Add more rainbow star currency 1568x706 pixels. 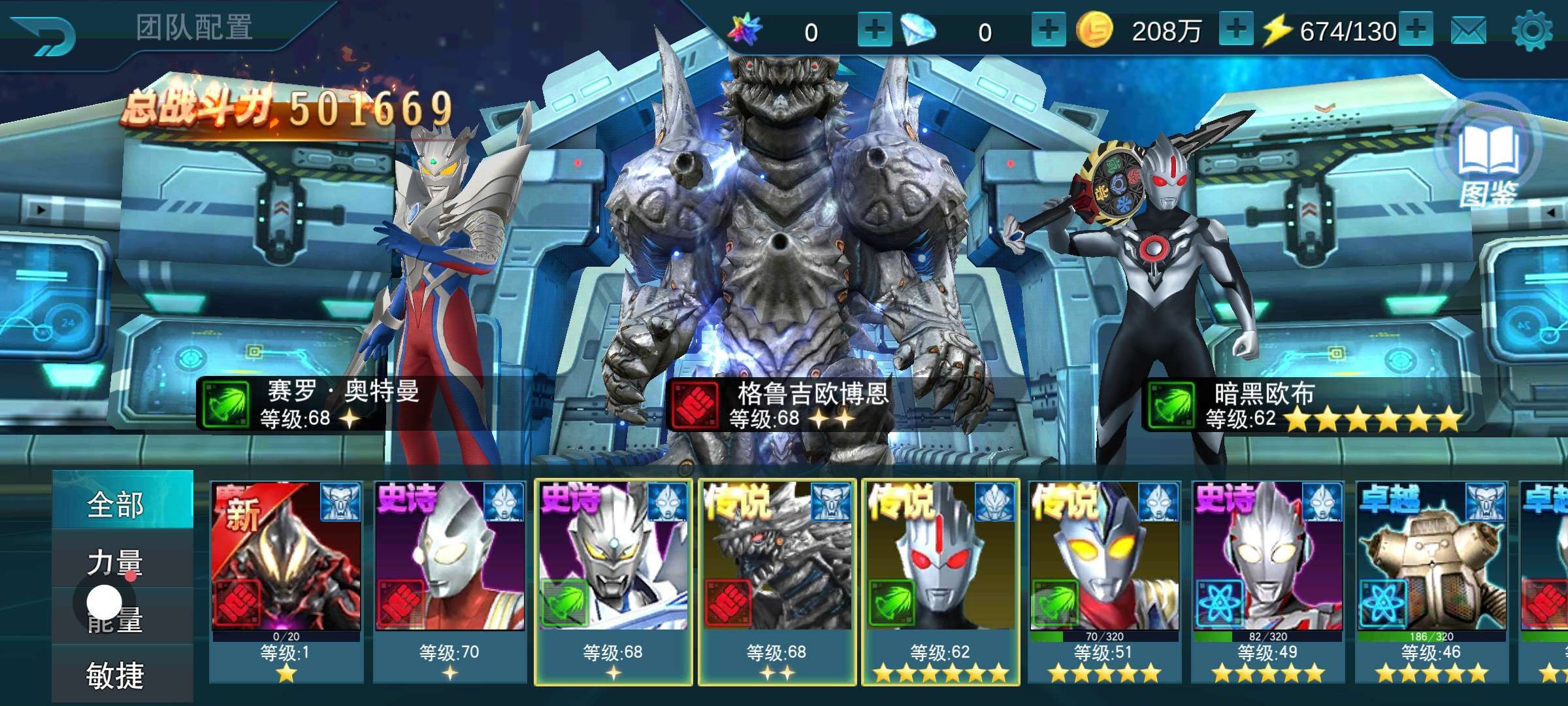point(875,31)
